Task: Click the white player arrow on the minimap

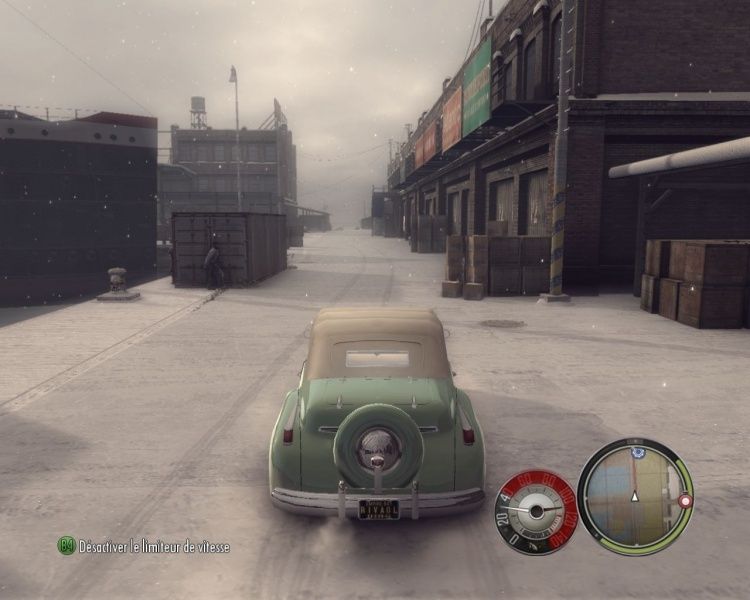Action: point(633,495)
